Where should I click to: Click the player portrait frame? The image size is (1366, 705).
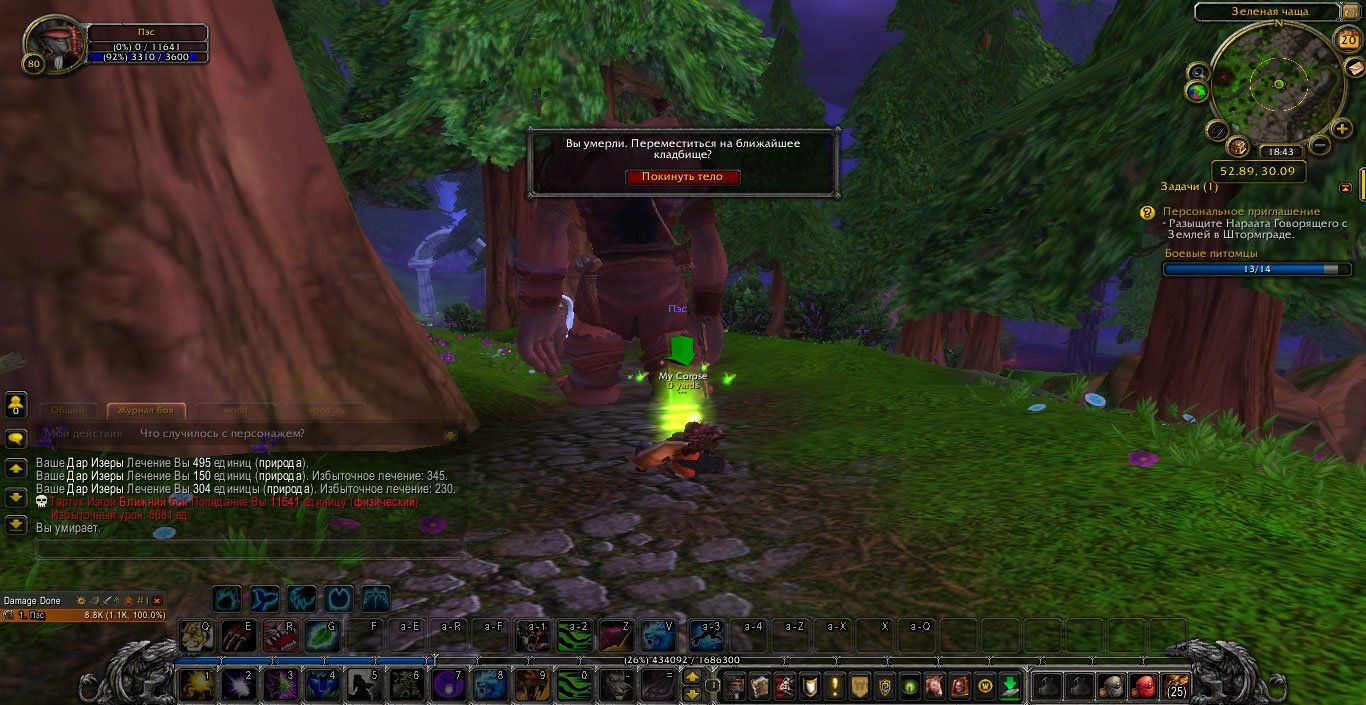tap(52, 45)
